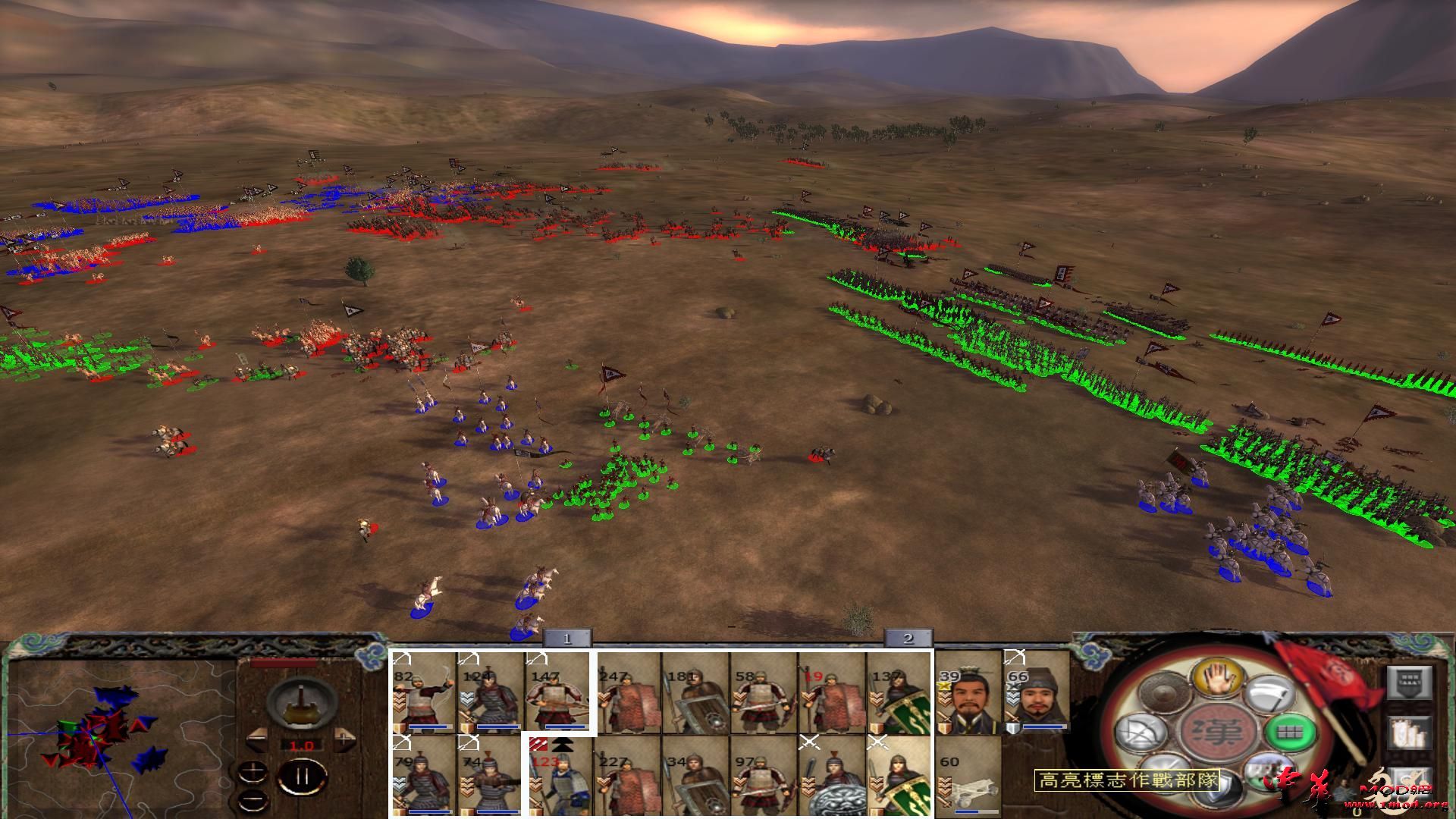
Task: Increase battle speed with right arrow stepper
Action: click(x=344, y=738)
